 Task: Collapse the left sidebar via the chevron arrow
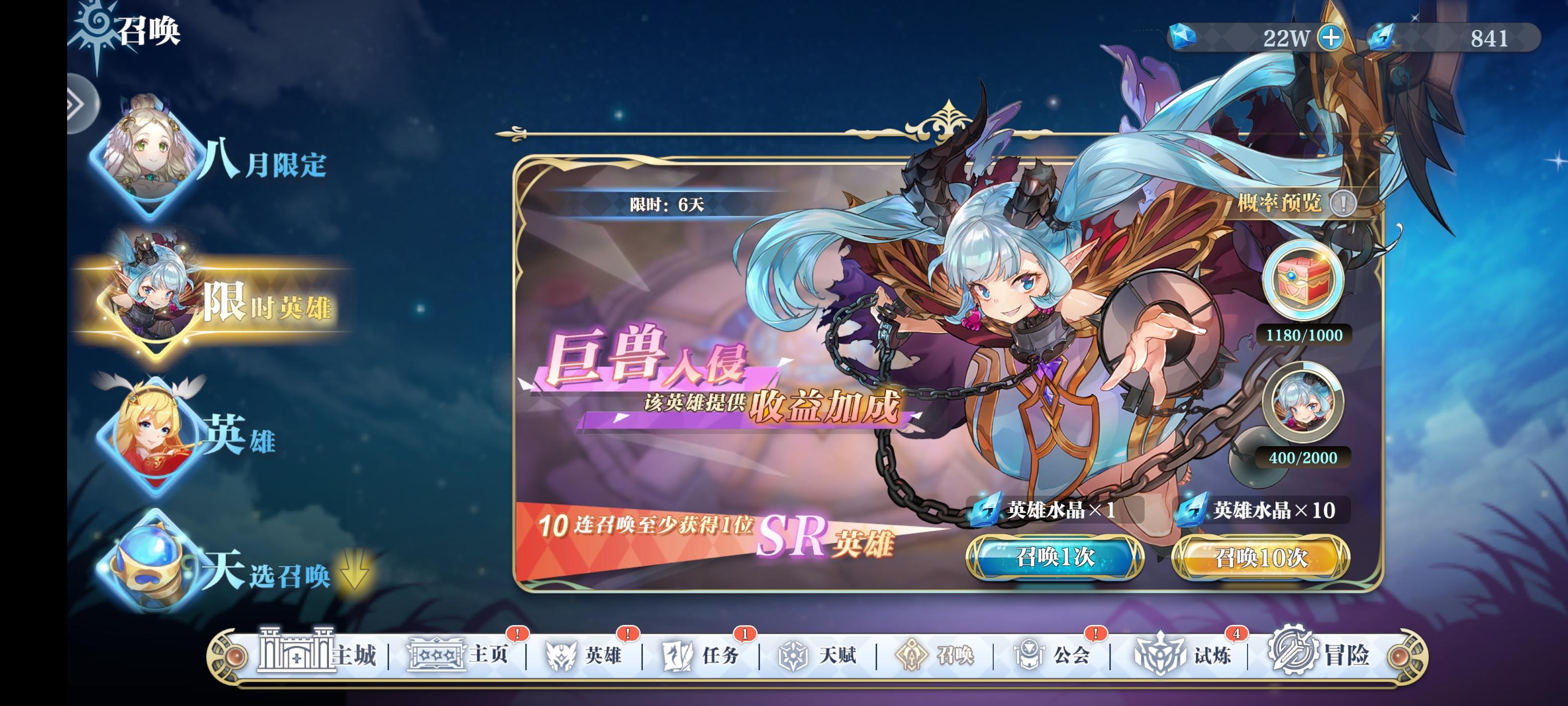tap(74, 104)
